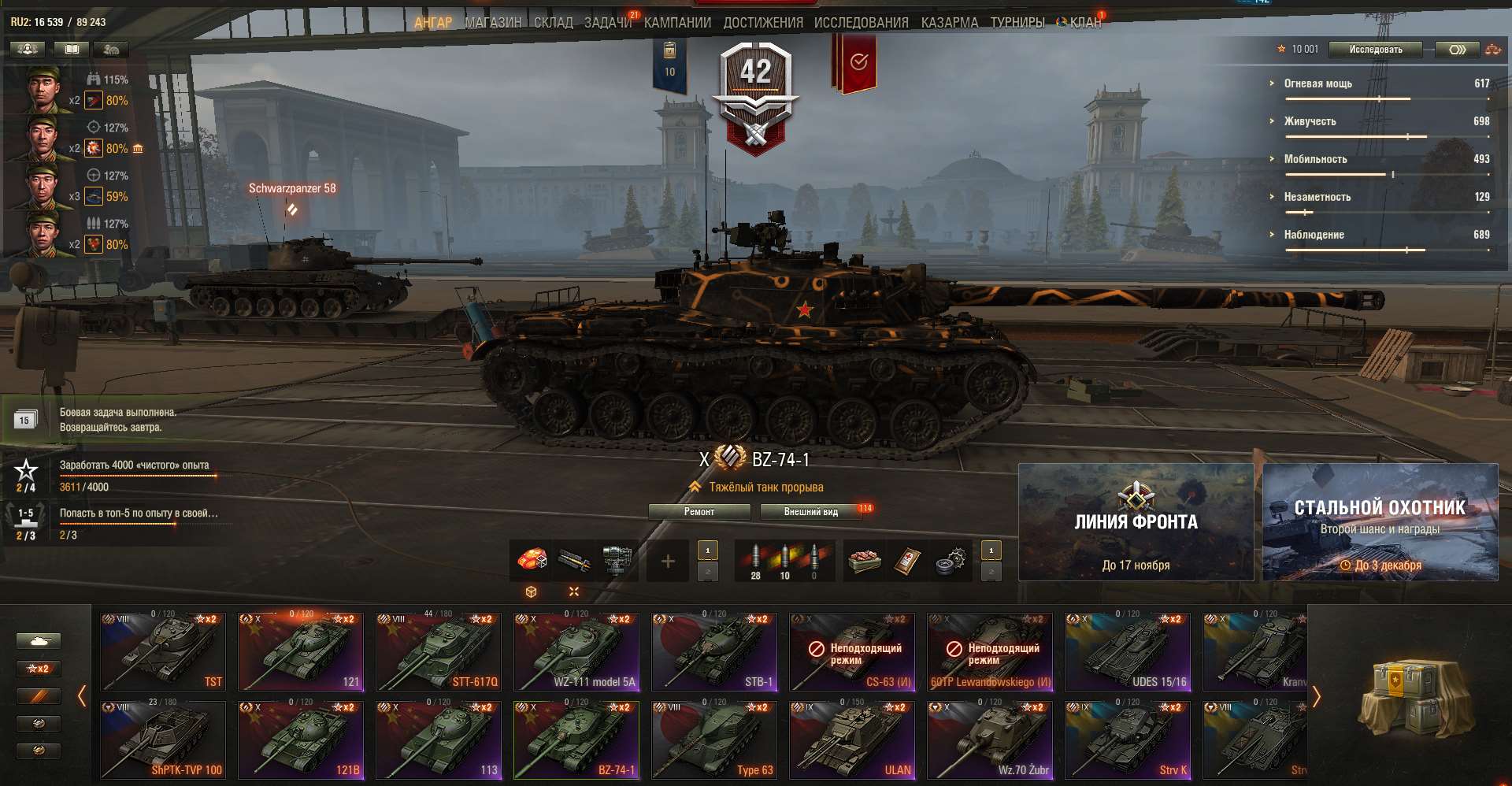Open crew books via the book icon
The height and width of the screenshot is (786, 1512).
click(x=72, y=49)
